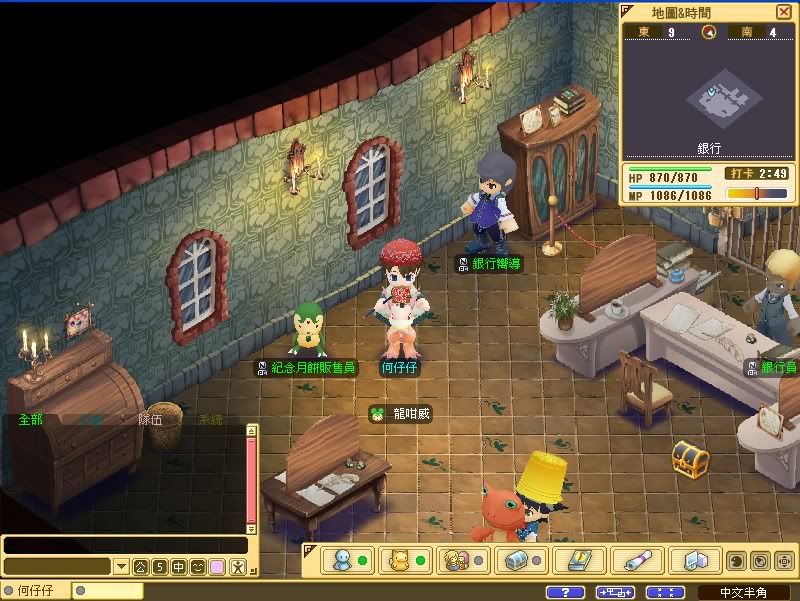
Task: Click the blue question mark help button
Action: (x=566, y=592)
